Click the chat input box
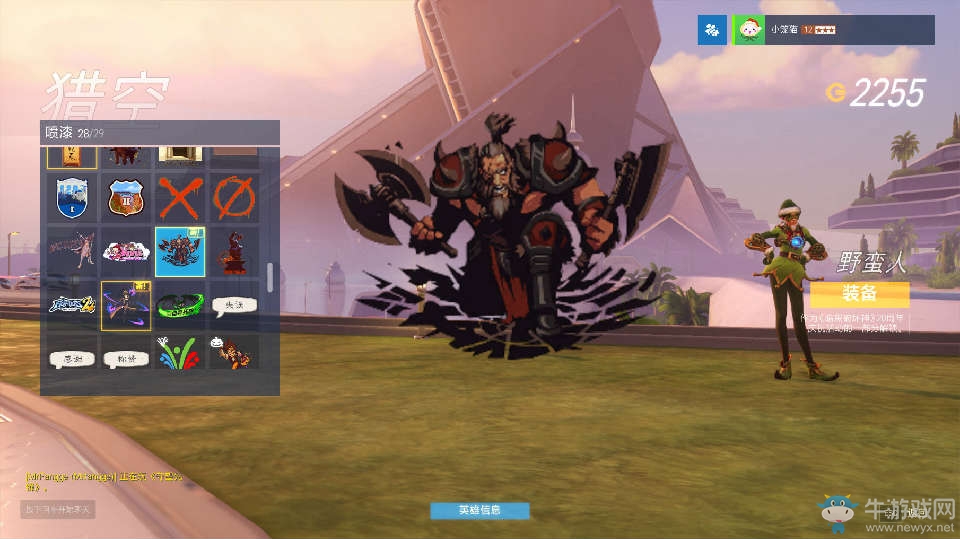Screen dimensions: 960x539 pyautogui.click(x=58, y=509)
